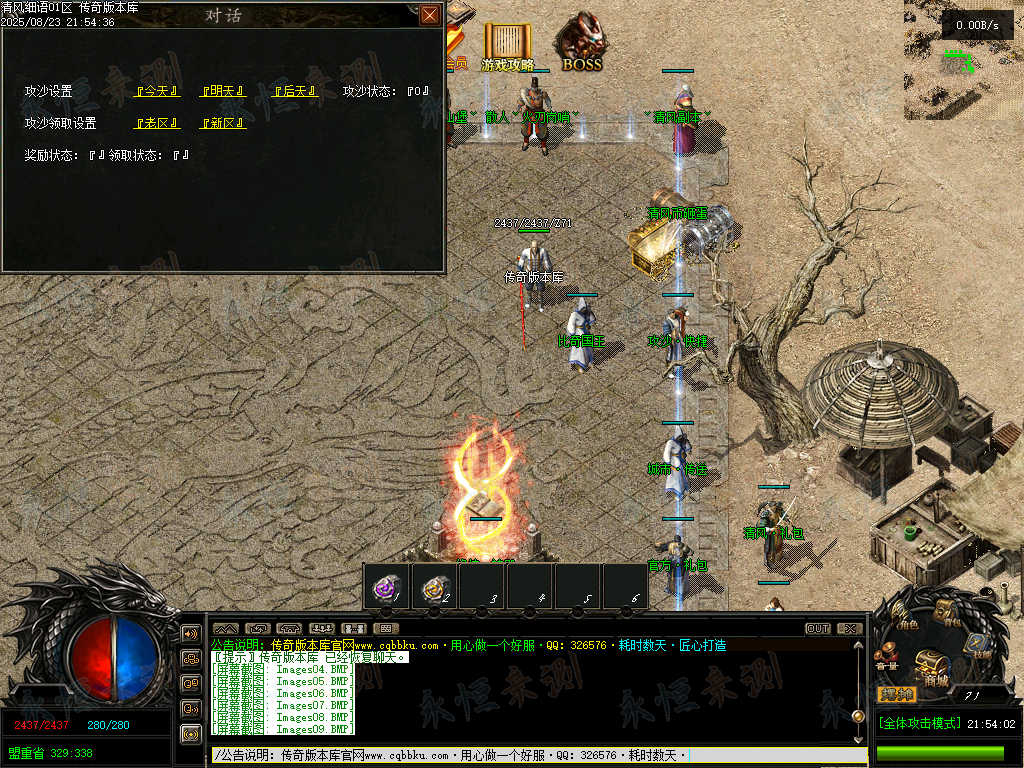Choose the 今天 siege option
The image size is (1024, 768).
tap(157, 91)
